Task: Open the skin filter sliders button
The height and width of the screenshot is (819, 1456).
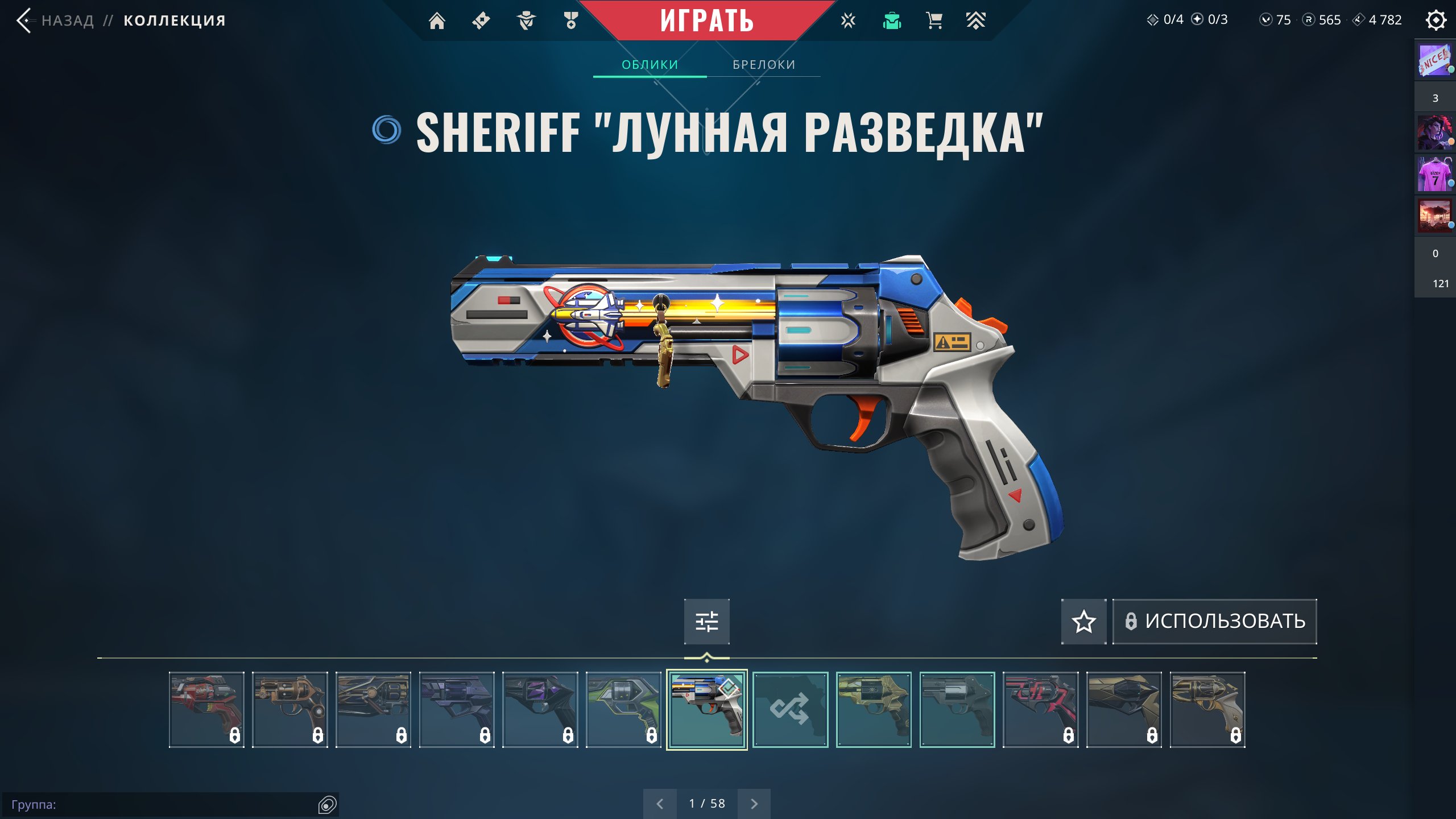Action: [x=707, y=621]
